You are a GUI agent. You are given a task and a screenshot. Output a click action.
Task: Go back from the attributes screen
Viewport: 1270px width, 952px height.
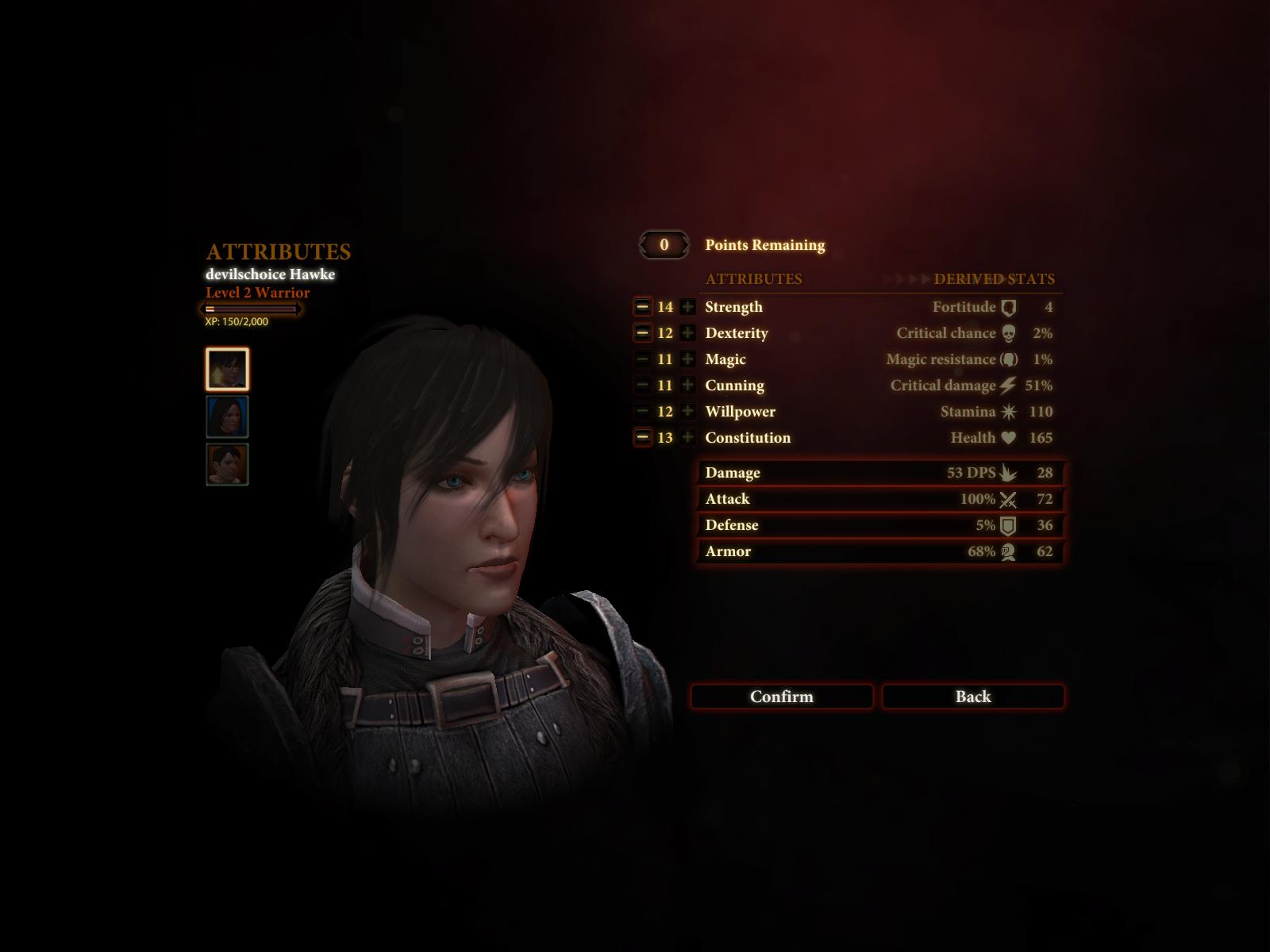pos(972,697)
